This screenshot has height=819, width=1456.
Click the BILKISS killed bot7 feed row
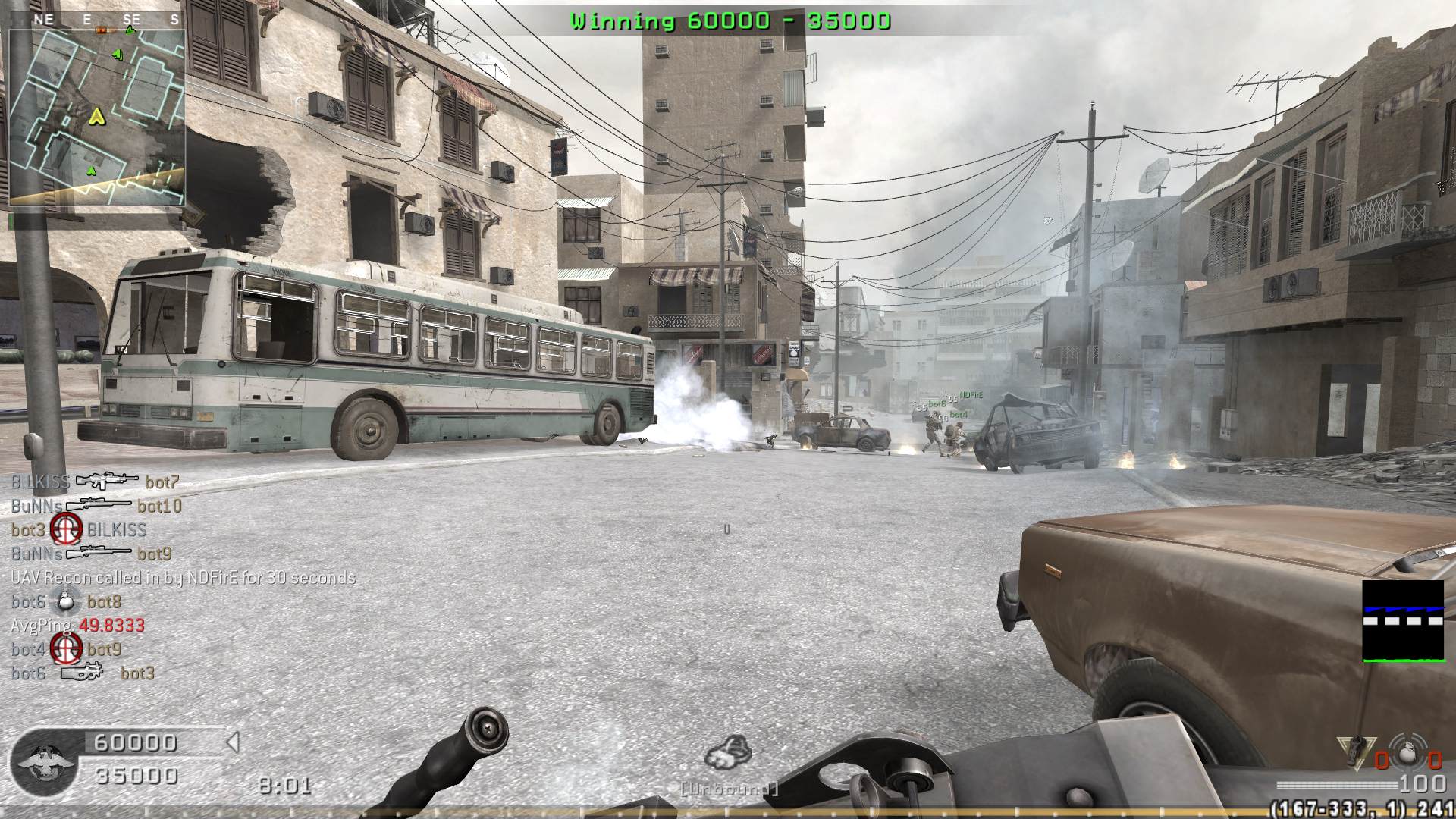click(96, 482)
